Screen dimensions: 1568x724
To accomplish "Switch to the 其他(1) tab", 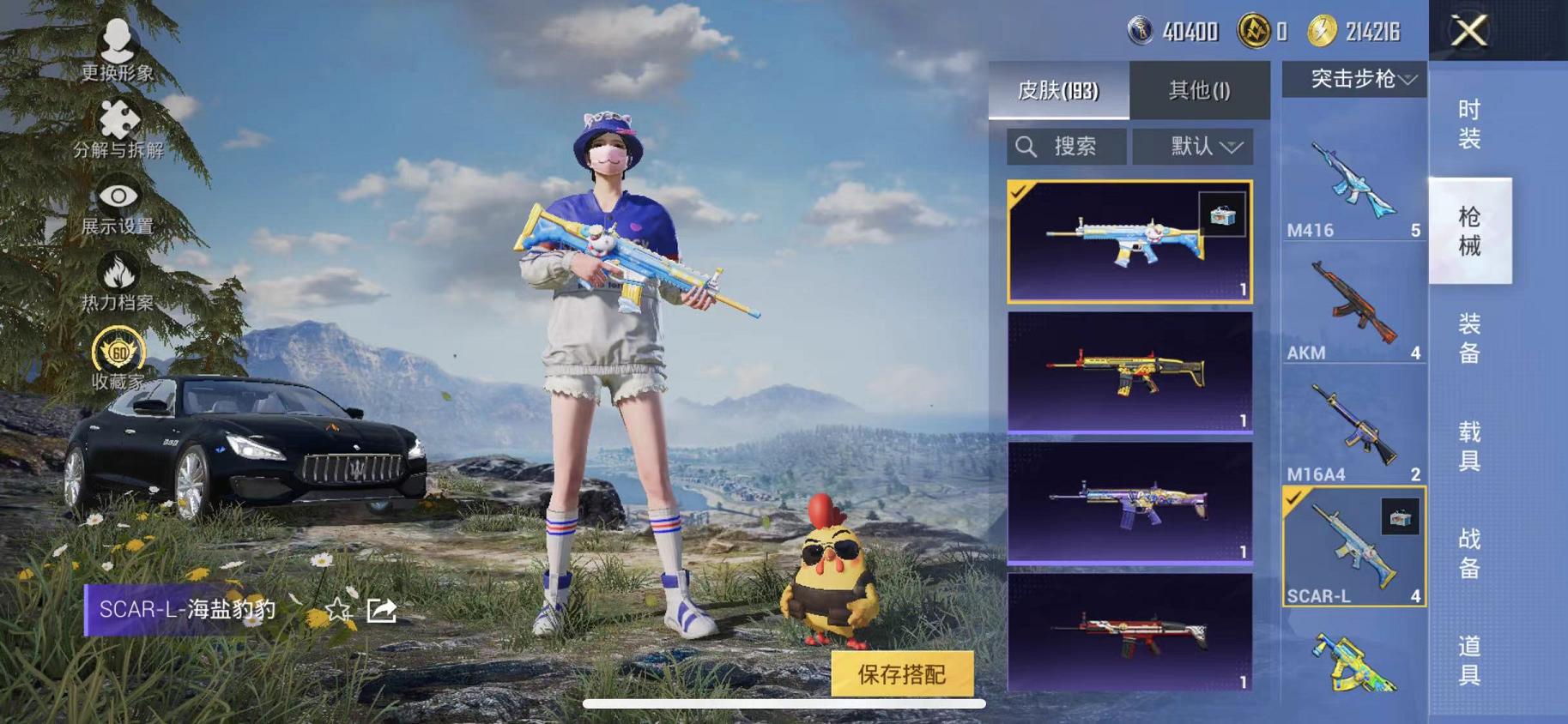I will [1201, 92].
